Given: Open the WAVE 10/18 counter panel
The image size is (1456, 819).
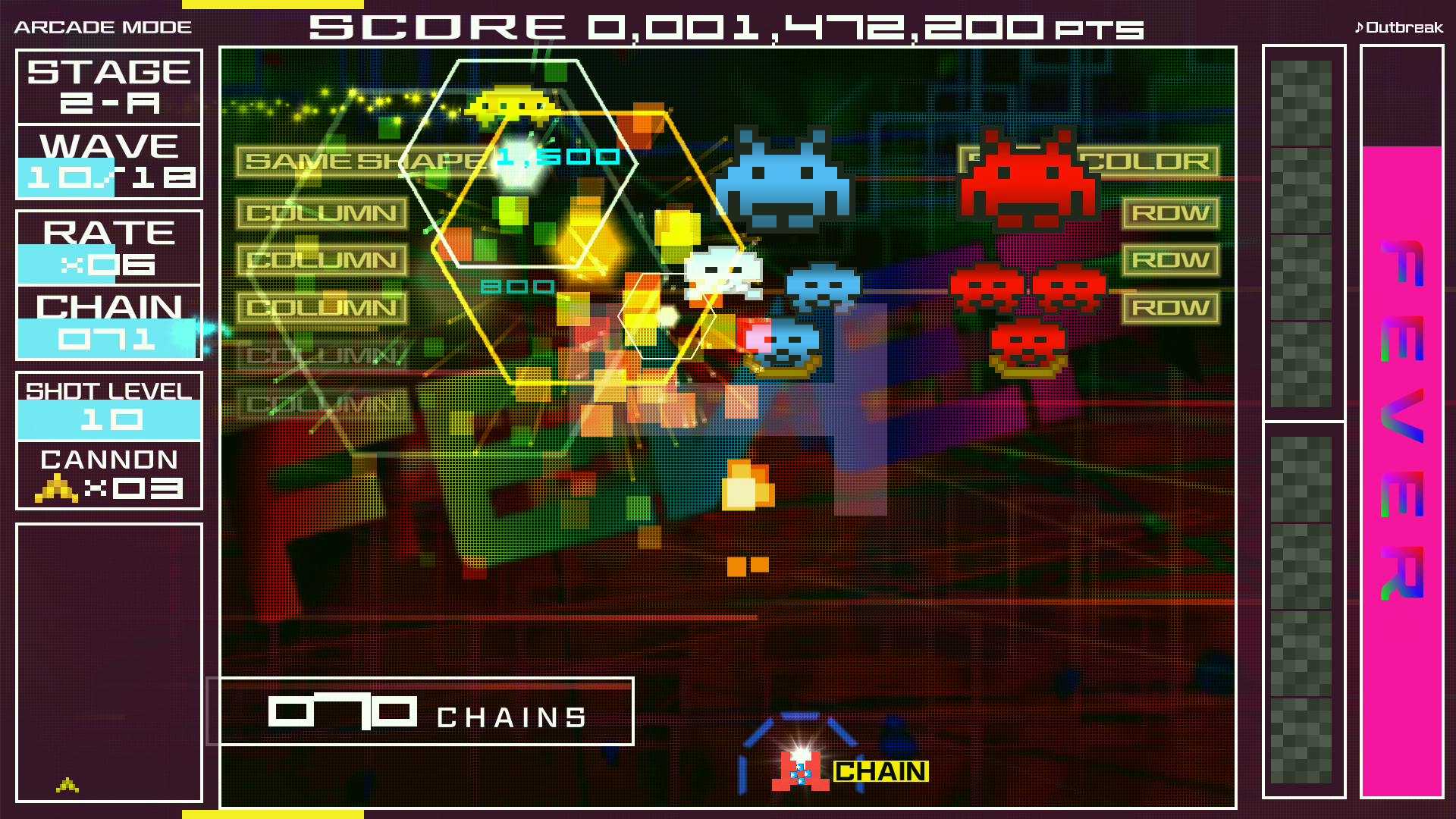Looking at the screenshot, I should [108, 163].
